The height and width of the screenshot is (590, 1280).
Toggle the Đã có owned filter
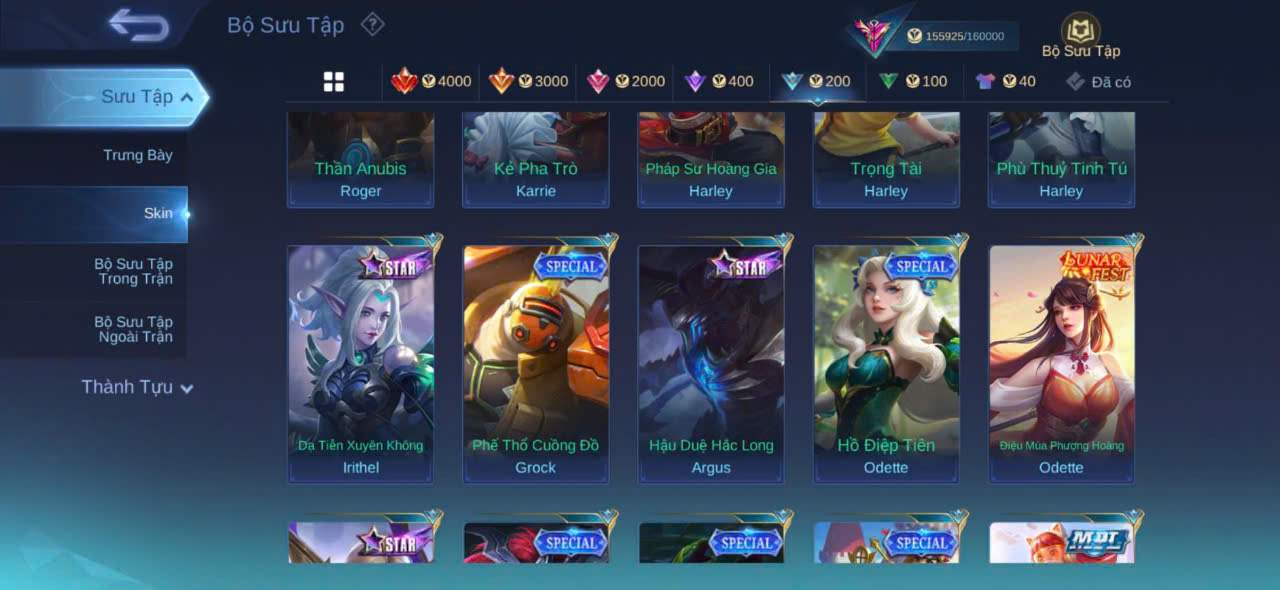click(1098, 82)
